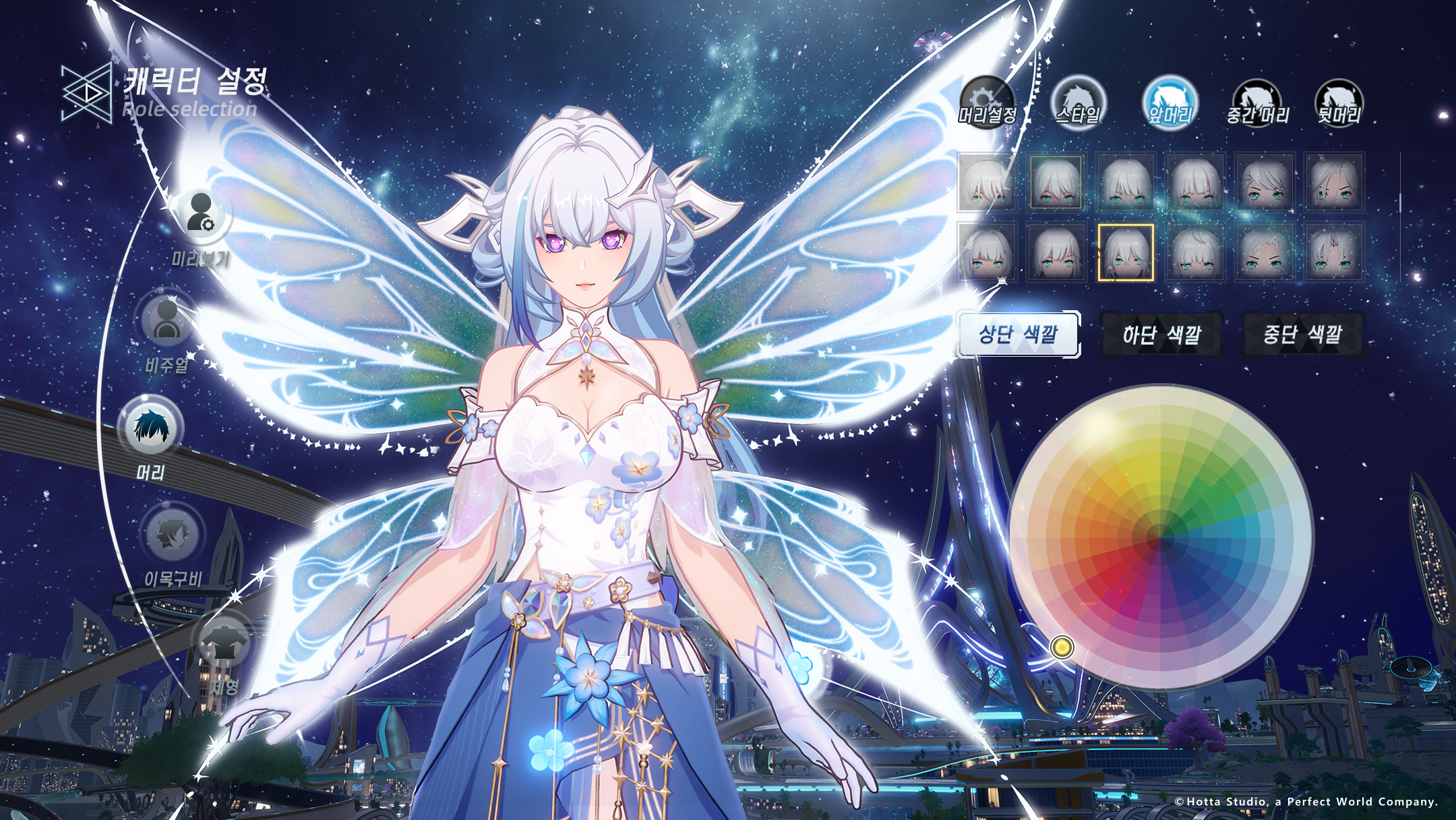1456x820 pixels.
Task: Select the 앞머리 front hair tab
Action: click(x=1170, y=102)
